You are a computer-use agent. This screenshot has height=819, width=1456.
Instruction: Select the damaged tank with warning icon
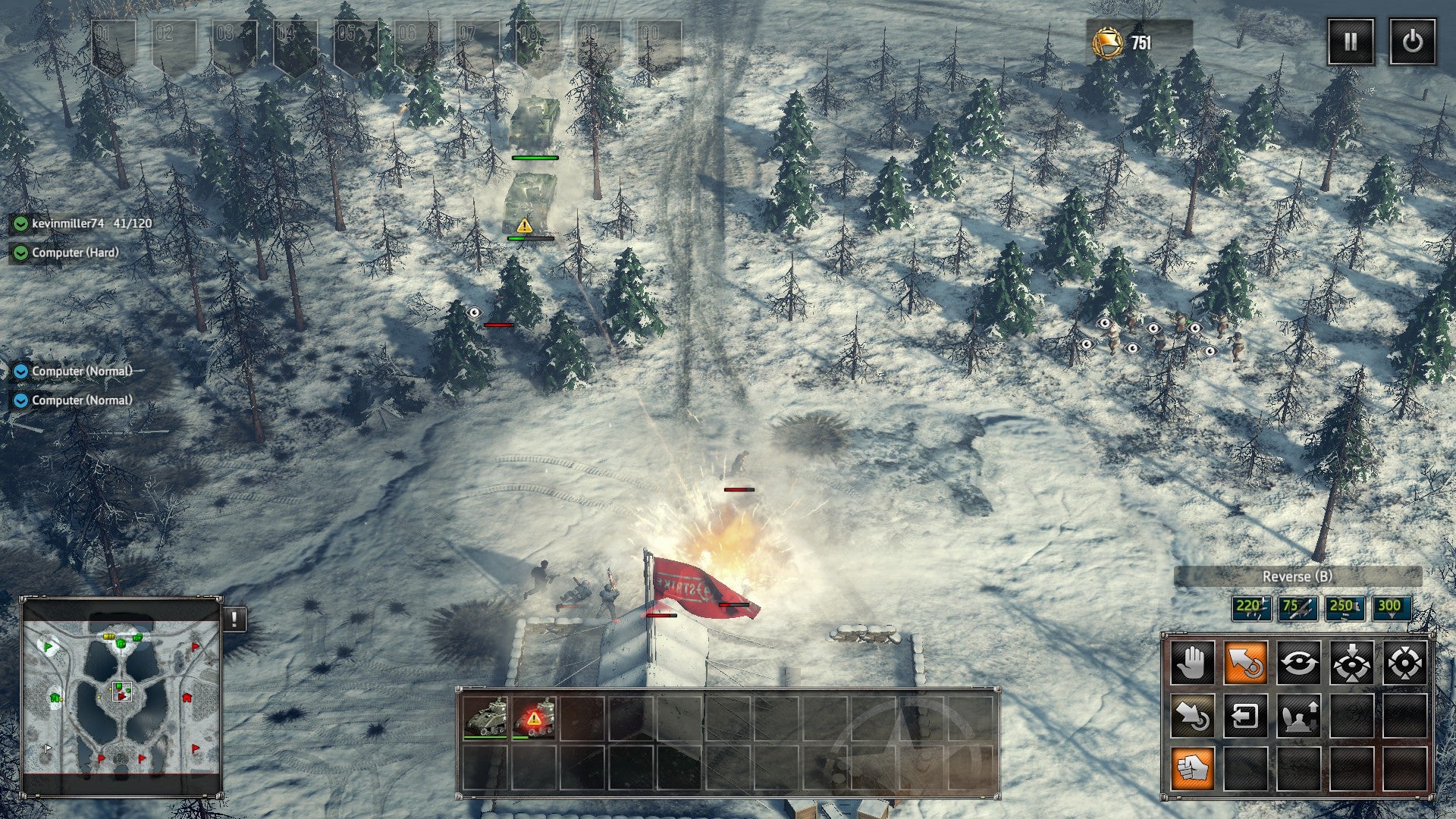[534, 717]
